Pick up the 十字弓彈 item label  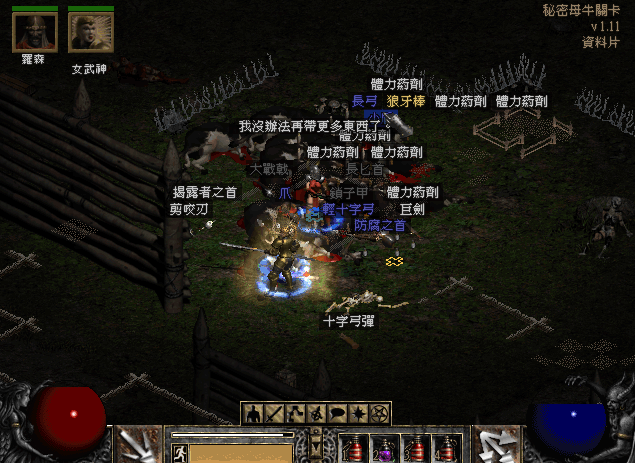[348, 321]
